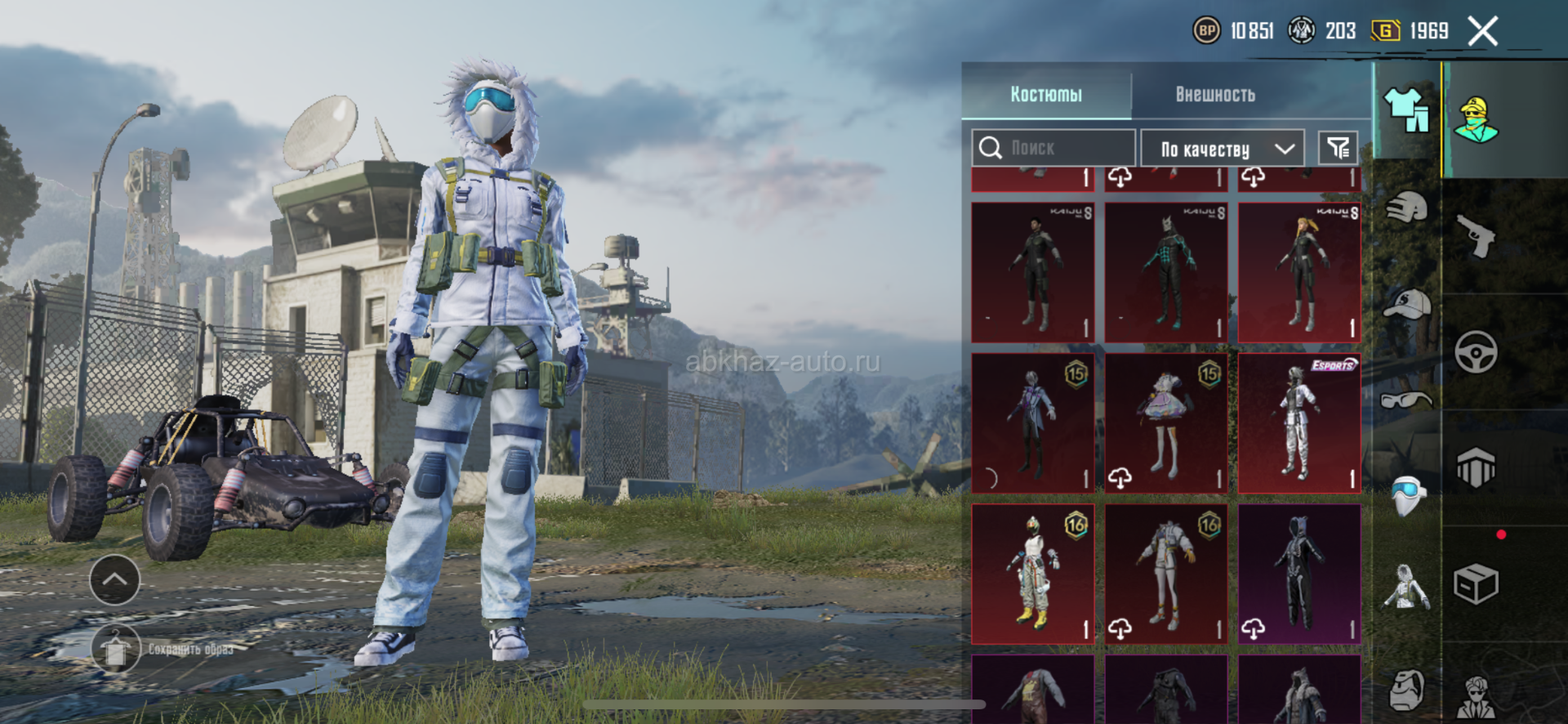The image size is (1568, 724).
Task: Save the current look with Сохранить образ
Action: click(x=116, y=650)
